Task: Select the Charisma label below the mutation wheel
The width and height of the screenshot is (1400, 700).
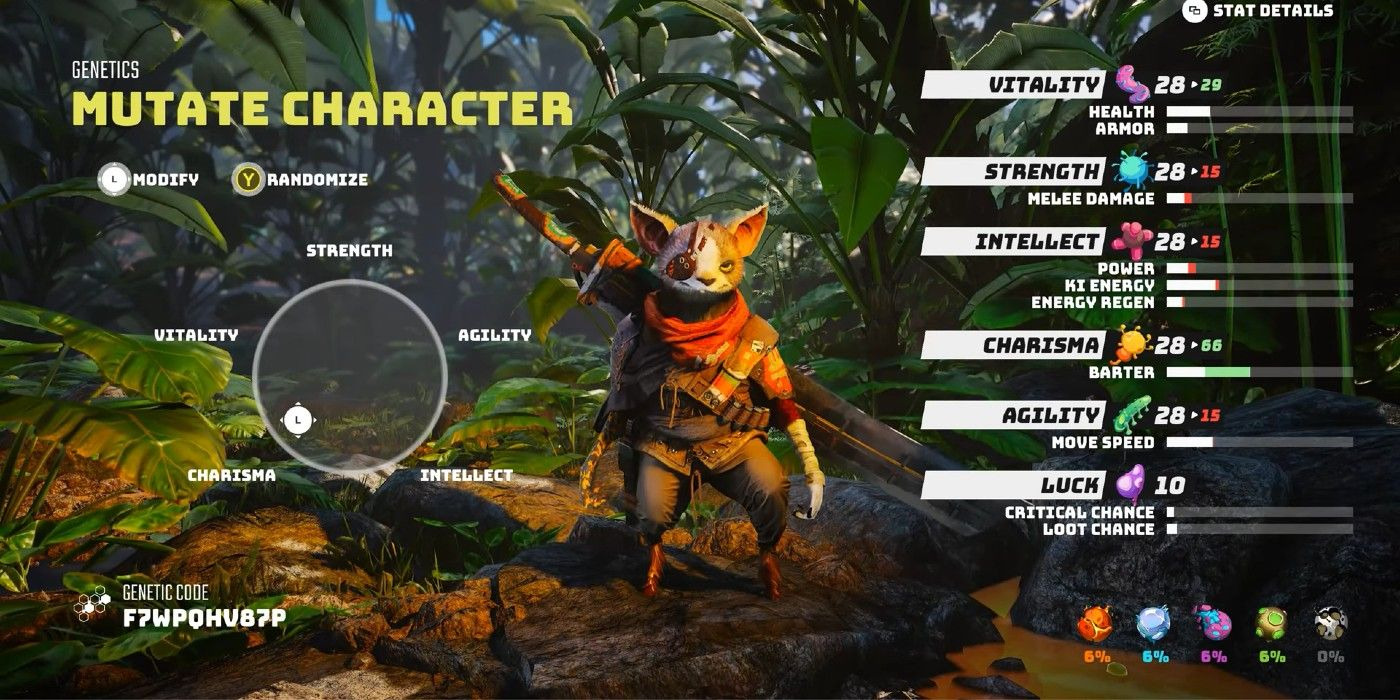Action: [x=231, y=475]
